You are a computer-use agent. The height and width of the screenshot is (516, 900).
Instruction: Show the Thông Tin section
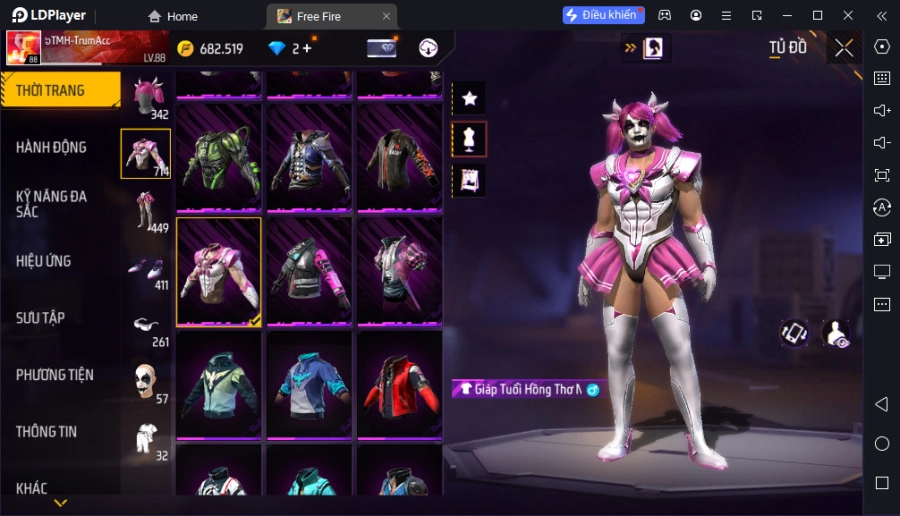pos(47,432)
